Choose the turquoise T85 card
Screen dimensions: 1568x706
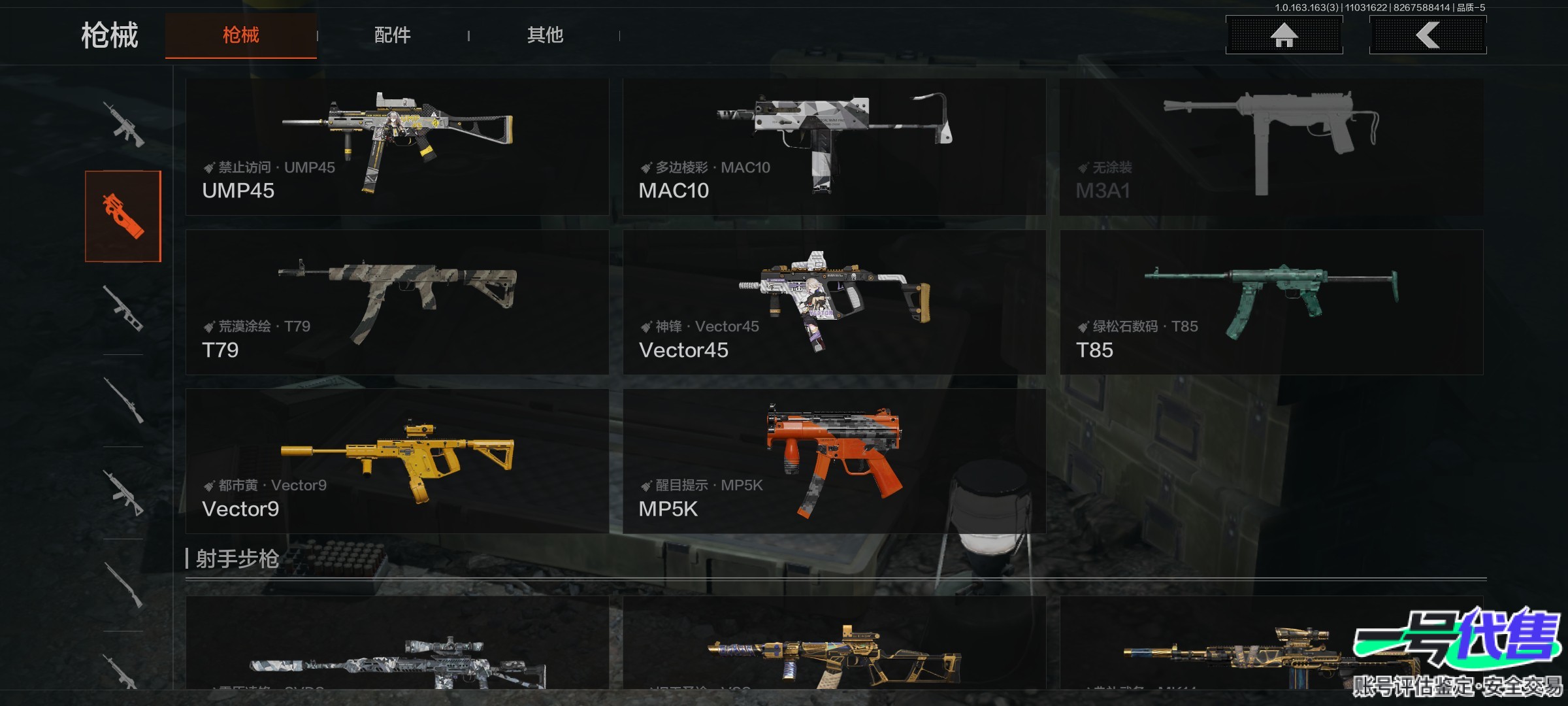[1271, 302]
